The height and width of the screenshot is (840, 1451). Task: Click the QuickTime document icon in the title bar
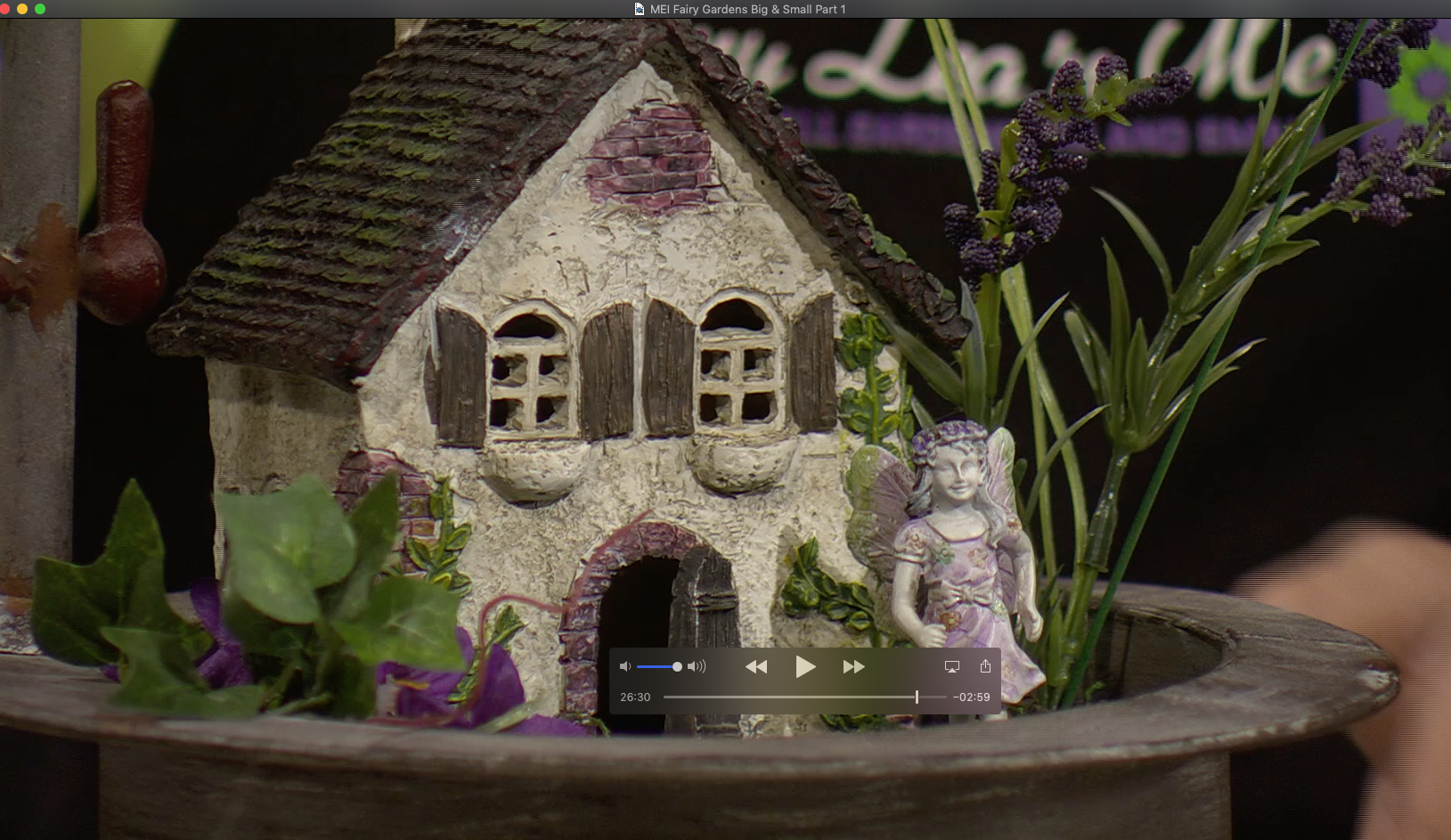pyautogui.click(x=638, y=9)
